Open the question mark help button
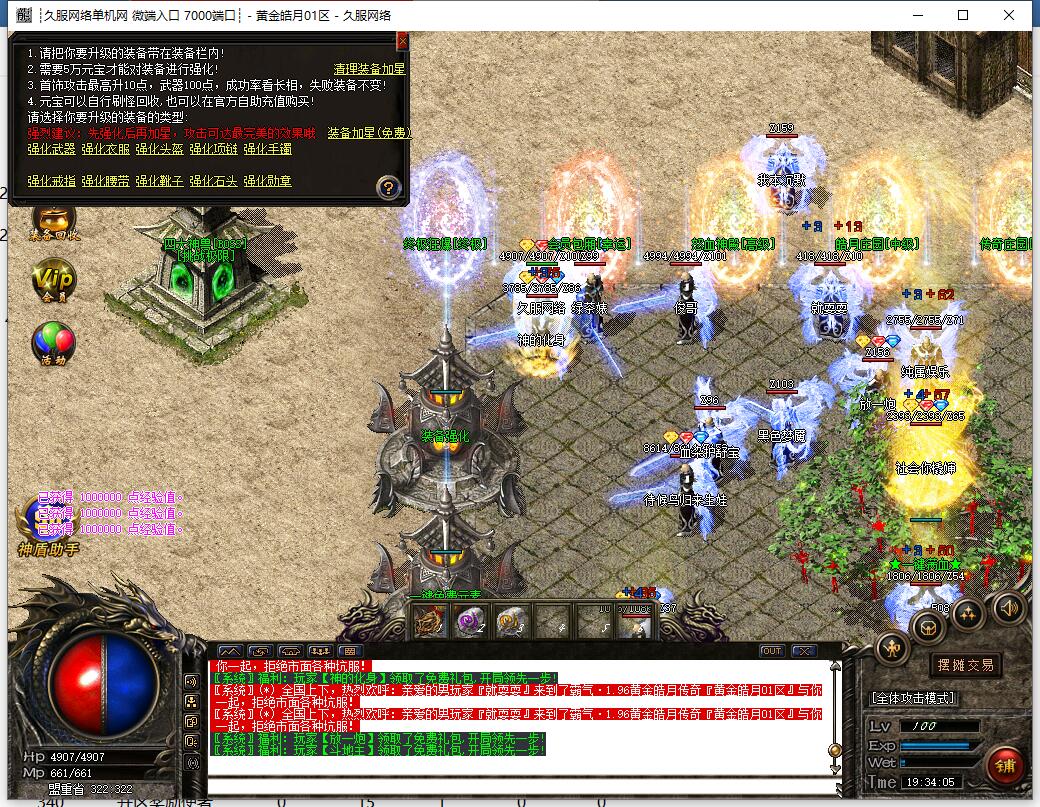This screenshot has width=1040, height=807. (389, 186)
